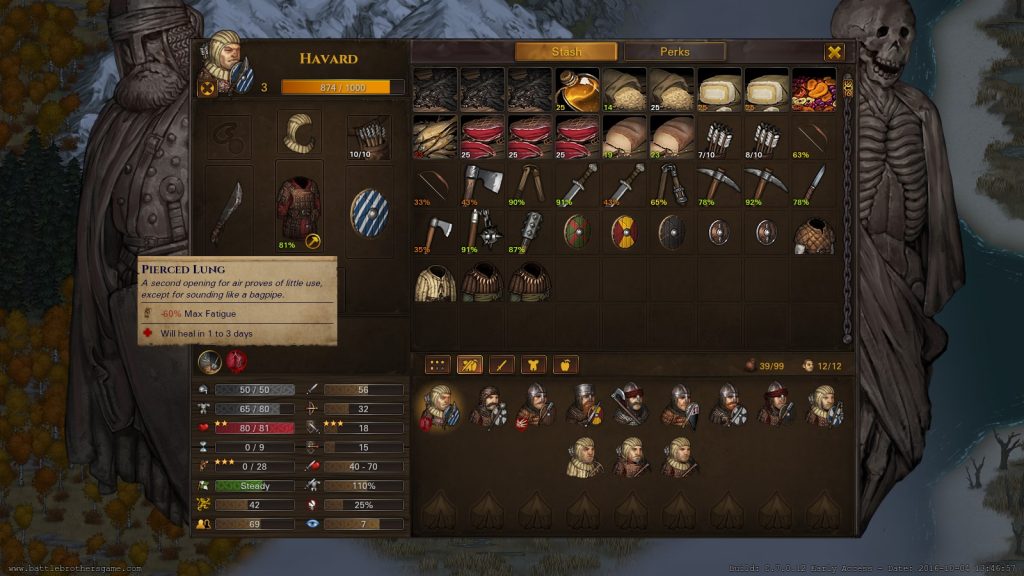
Task: Click the Pierced Lung injury status icon
Action: pos(236,361)
